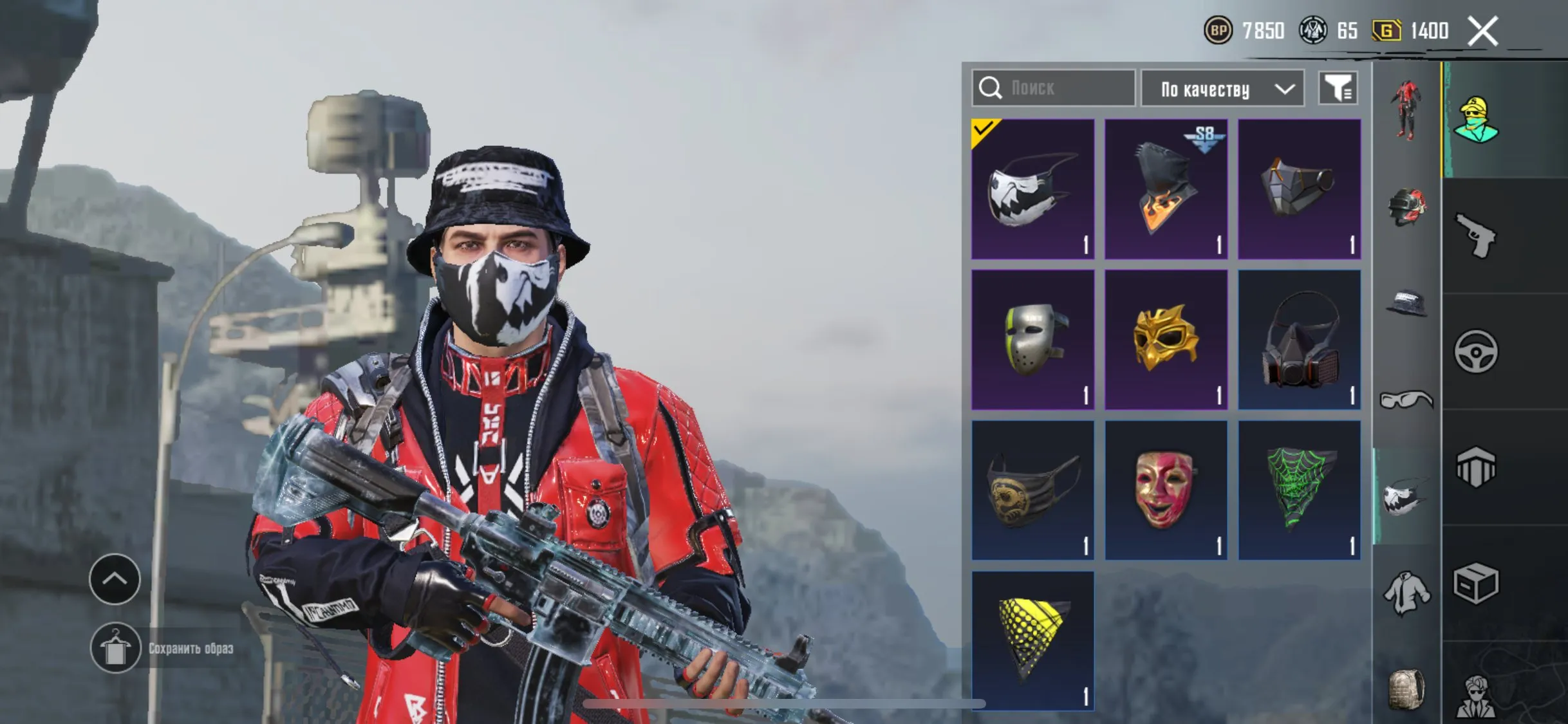Equip the green spiderweb mask
Screen dimensions: 1568x724
click(x=1300, y=490)
